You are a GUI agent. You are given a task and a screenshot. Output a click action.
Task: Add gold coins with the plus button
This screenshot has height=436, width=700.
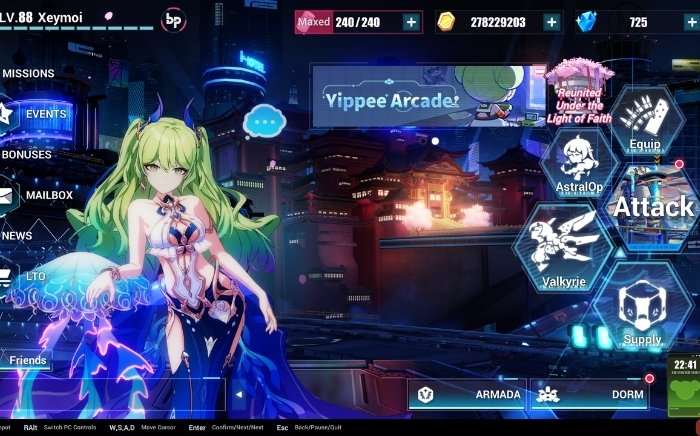click(551, 22)
